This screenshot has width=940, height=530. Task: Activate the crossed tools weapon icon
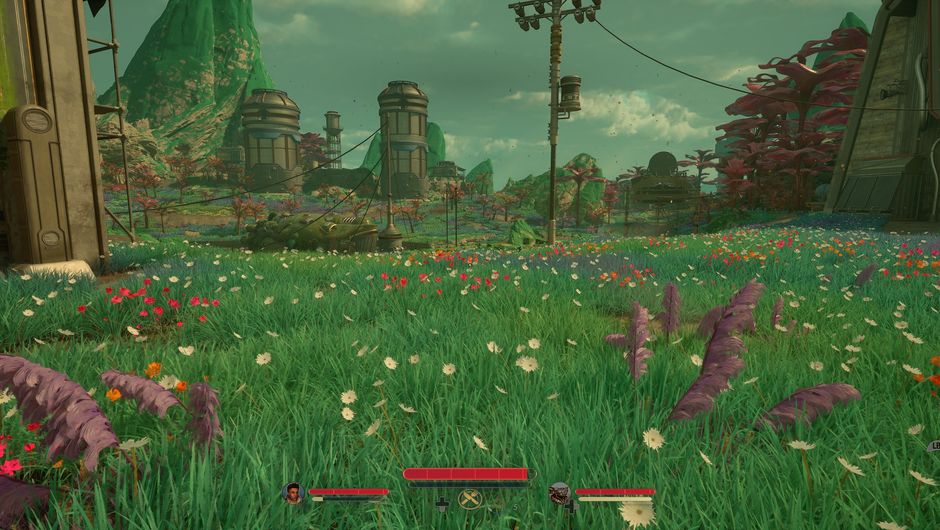(x=470, y=499)
